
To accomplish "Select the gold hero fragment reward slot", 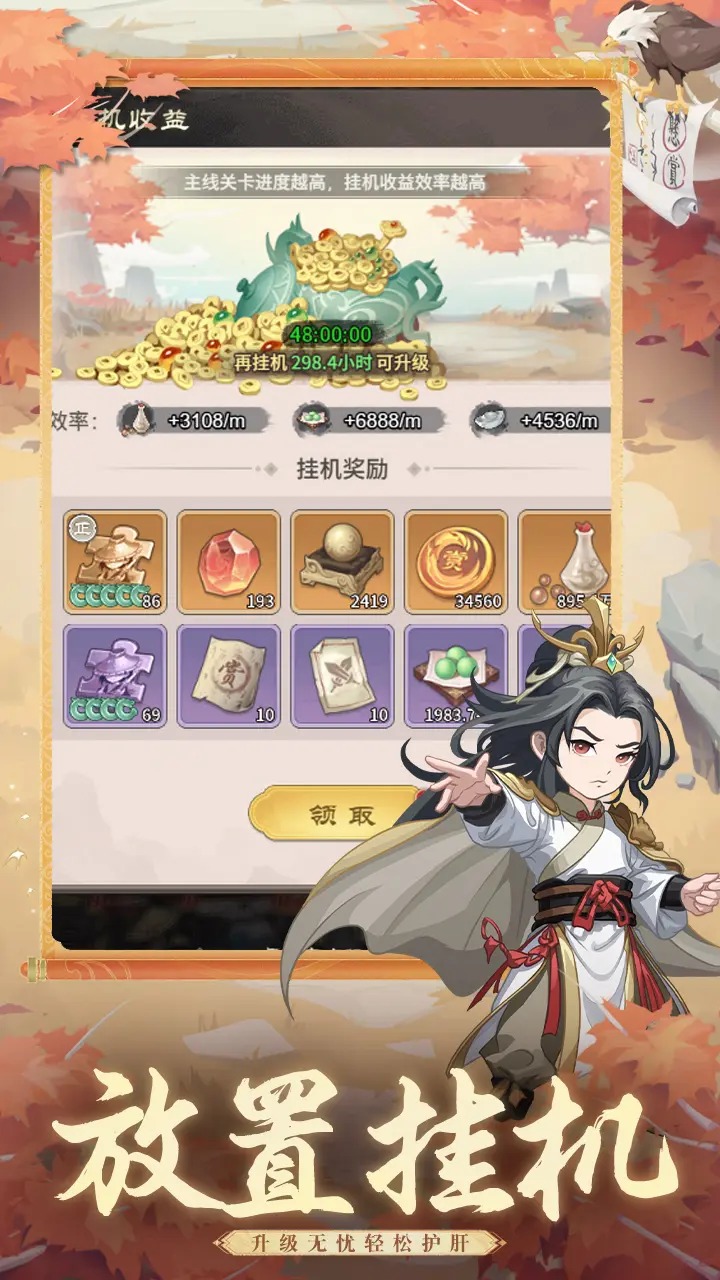I will point(115,561).
